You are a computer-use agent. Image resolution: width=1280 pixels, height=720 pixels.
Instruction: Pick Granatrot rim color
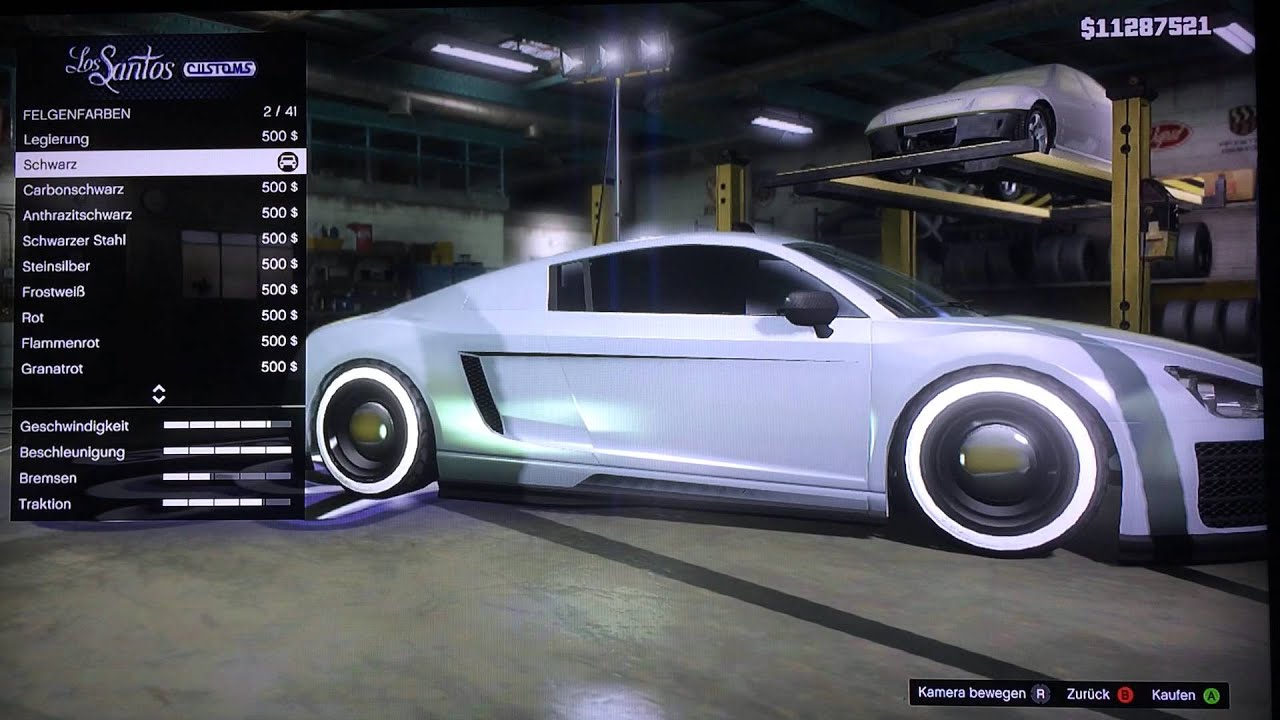pyautogui.click(x=158, y=368)
